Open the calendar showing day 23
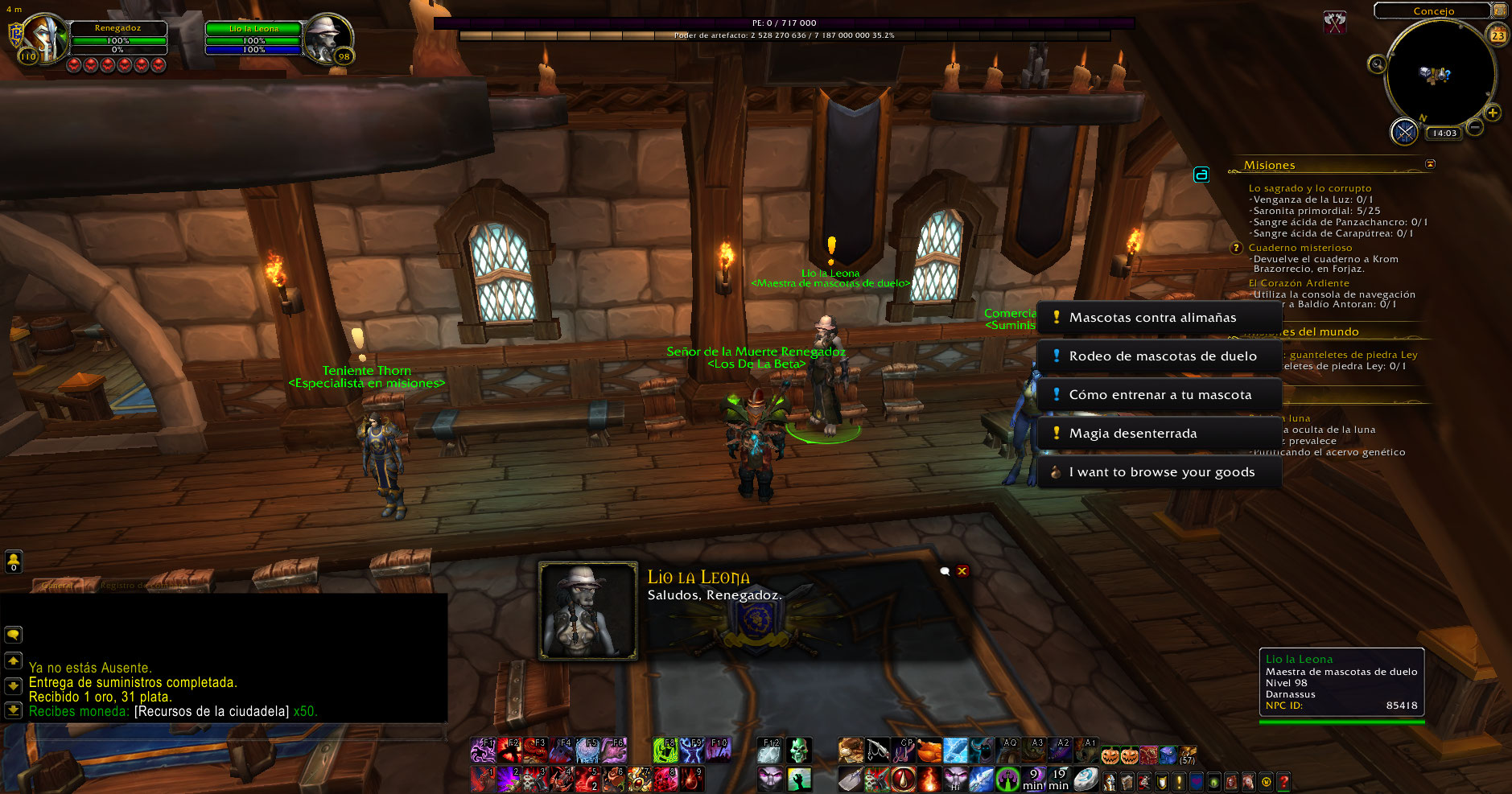The width and height of the screenshot is (1512, 794). (1498, 35)
